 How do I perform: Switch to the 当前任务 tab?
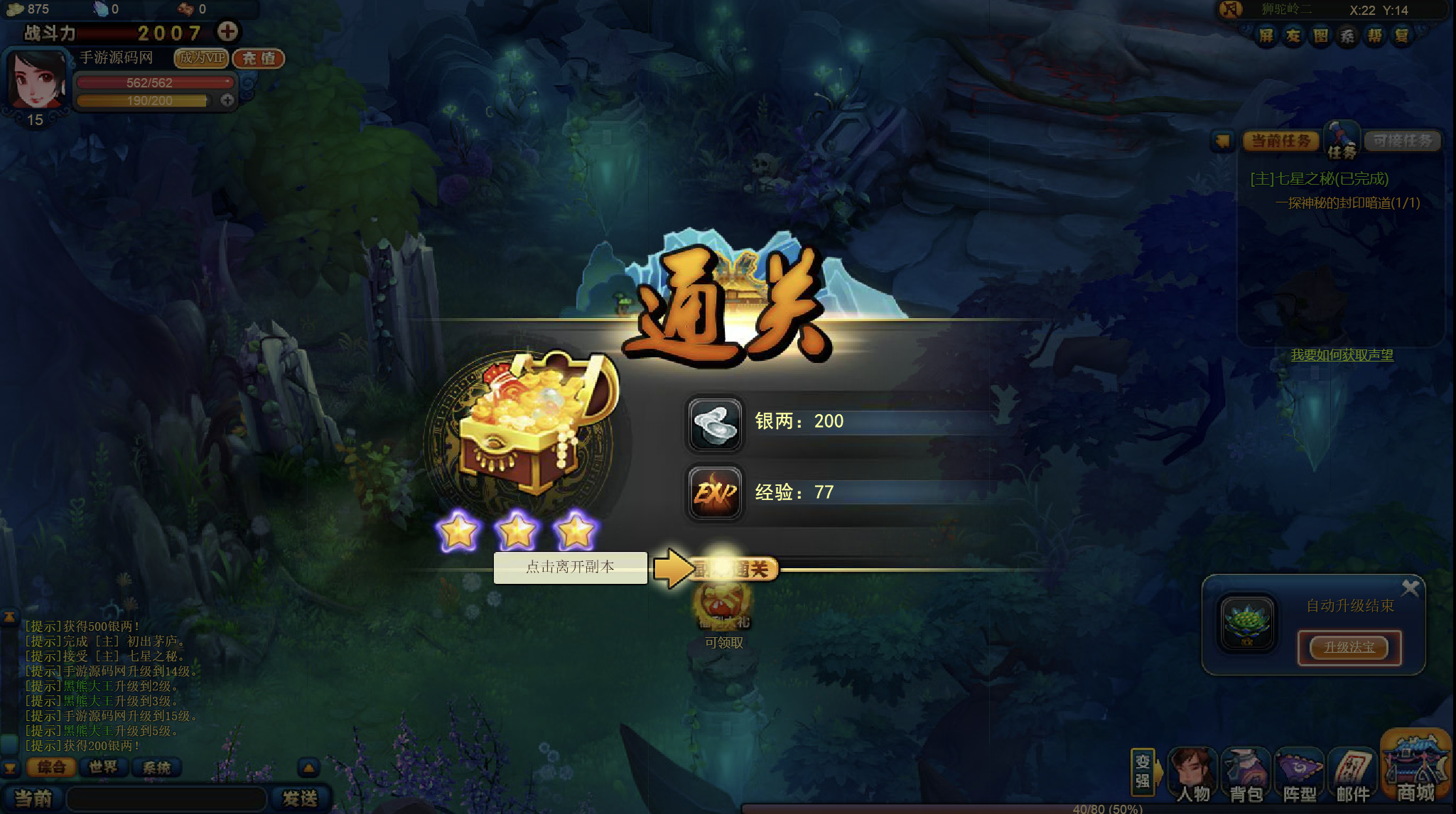coord(1280,141)
